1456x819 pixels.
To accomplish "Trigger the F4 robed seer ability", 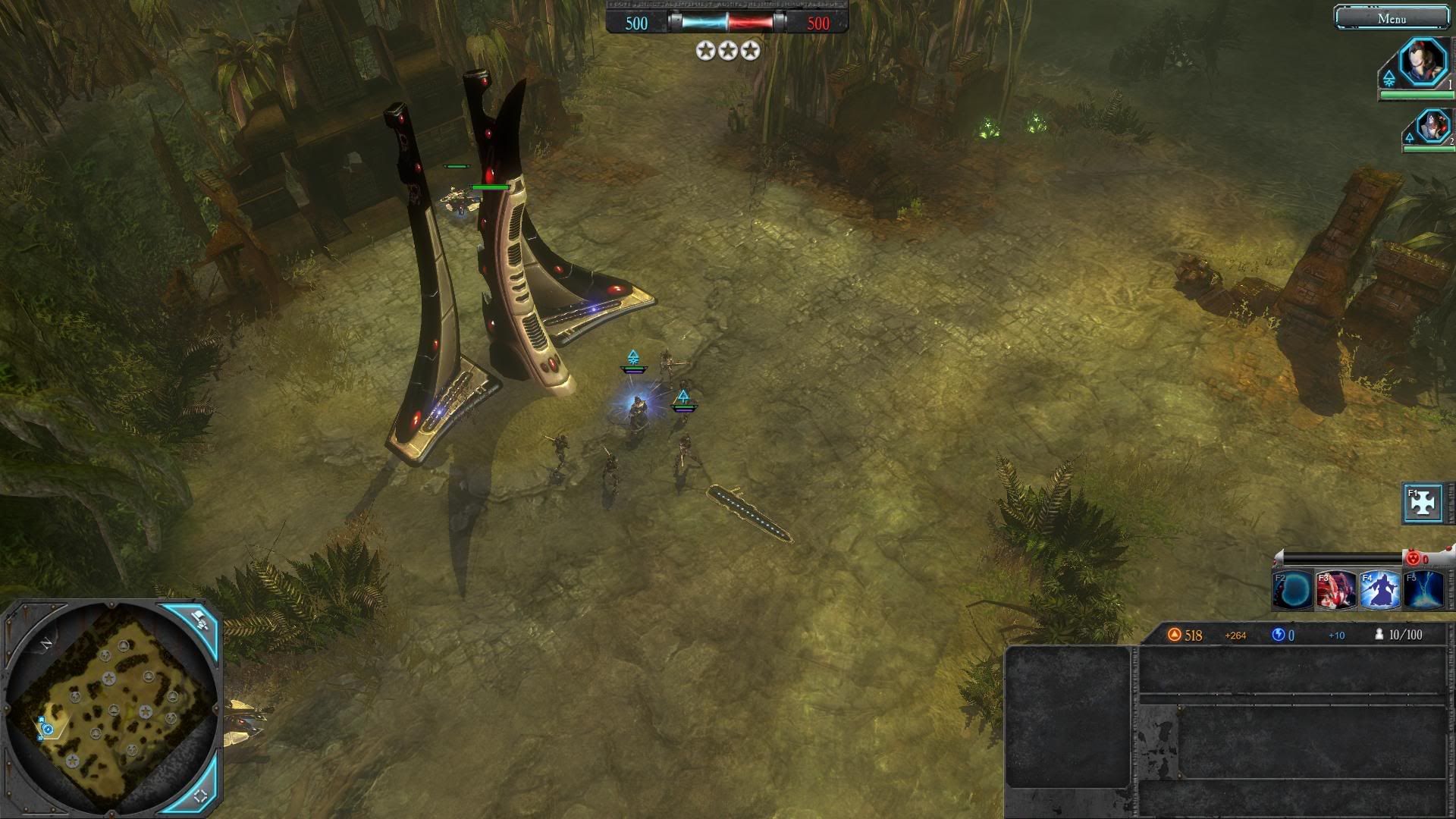I will (x=1379, y=590).
